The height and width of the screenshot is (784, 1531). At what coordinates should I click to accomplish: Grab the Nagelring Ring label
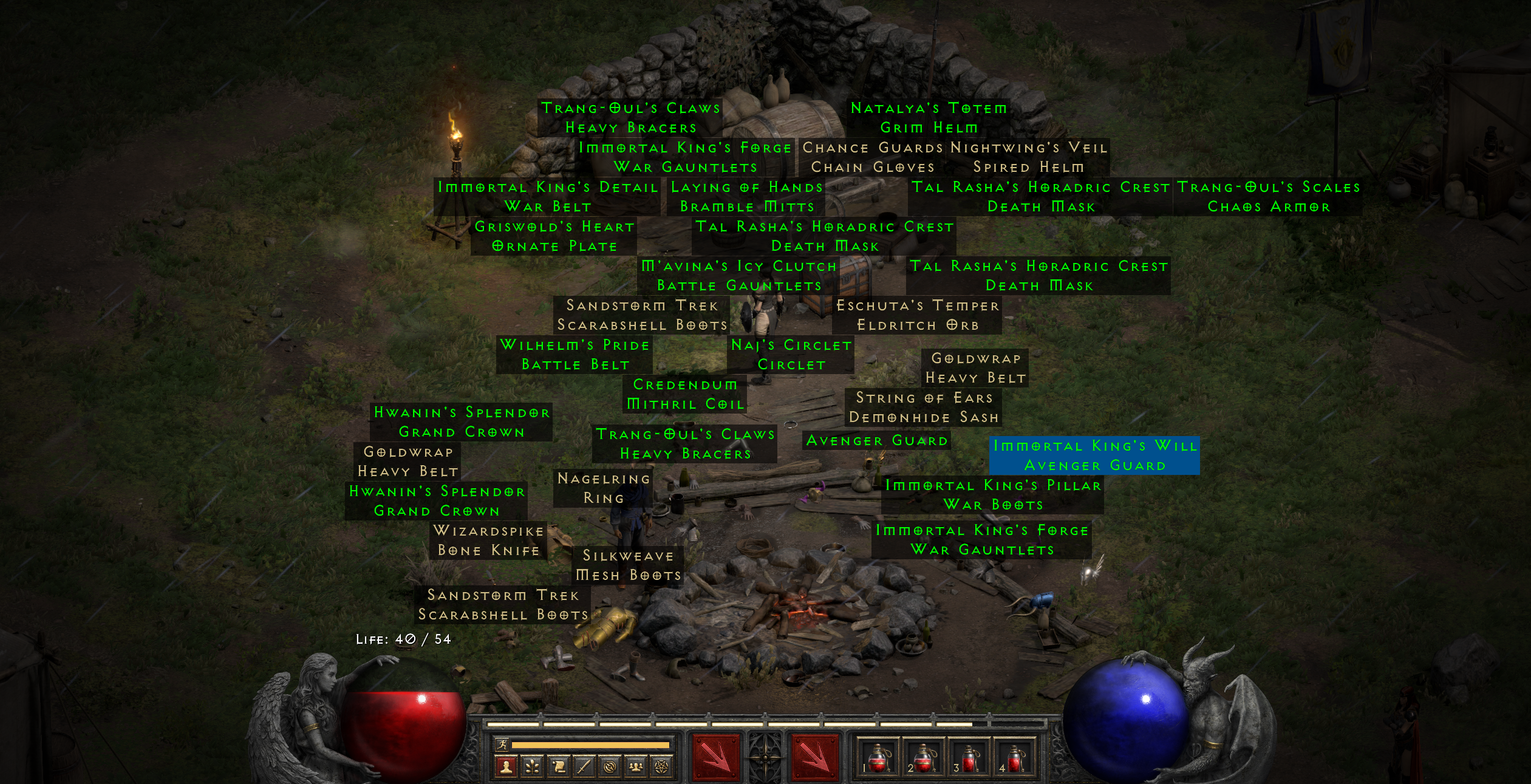click(604, 489)
